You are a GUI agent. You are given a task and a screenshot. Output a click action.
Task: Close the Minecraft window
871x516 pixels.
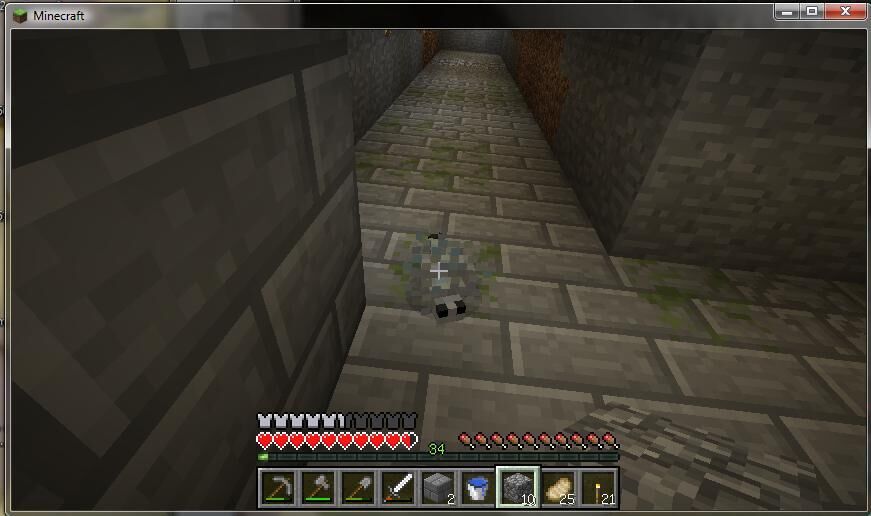[x=845, y=10]
